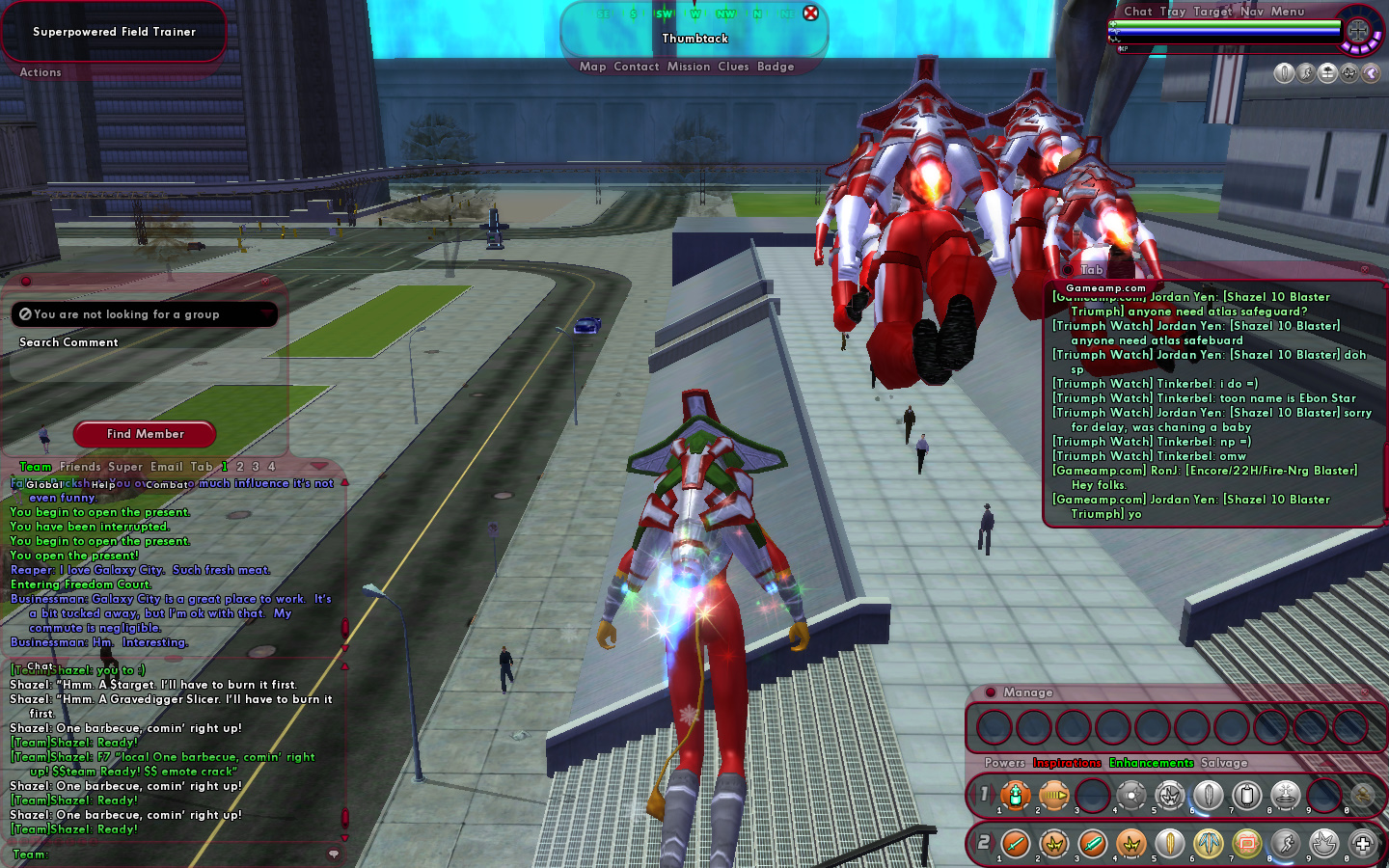Open the Map from the nav bar
The image size is (1389, 868).
tap(592, 67)
